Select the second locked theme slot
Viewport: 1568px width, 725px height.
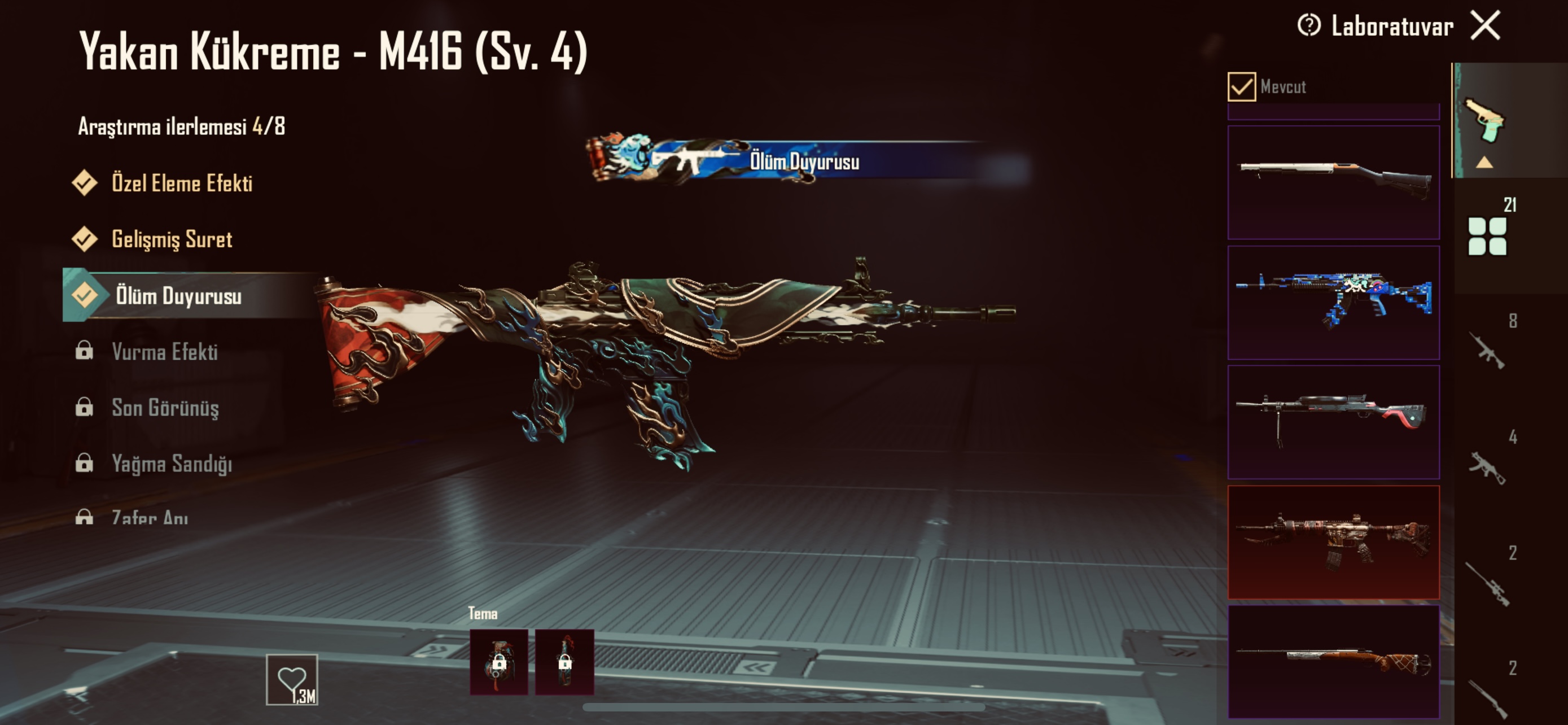pyautogui.click(x=564, y=662)
